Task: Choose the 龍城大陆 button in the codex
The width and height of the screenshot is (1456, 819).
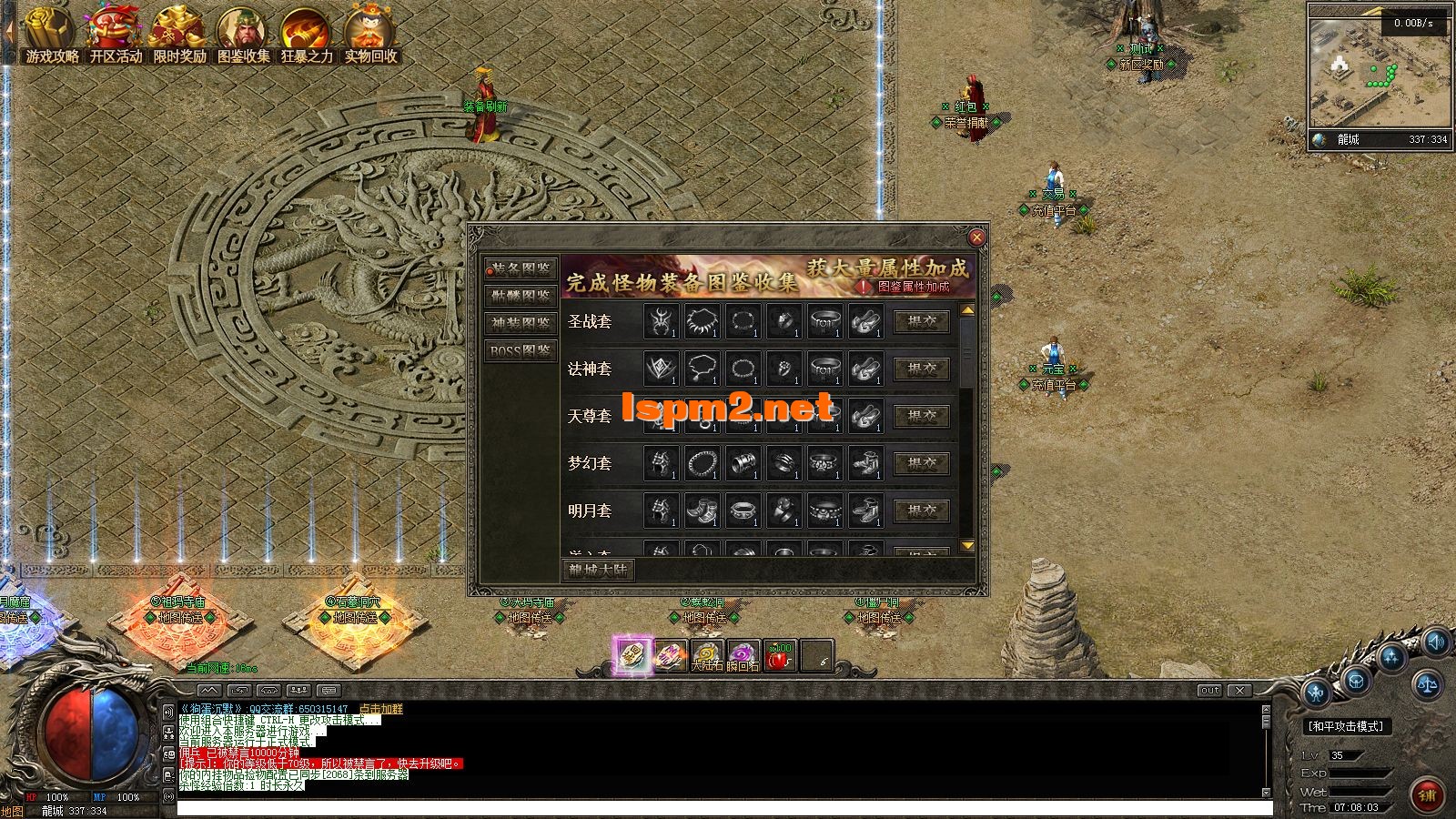Action: 598,570
